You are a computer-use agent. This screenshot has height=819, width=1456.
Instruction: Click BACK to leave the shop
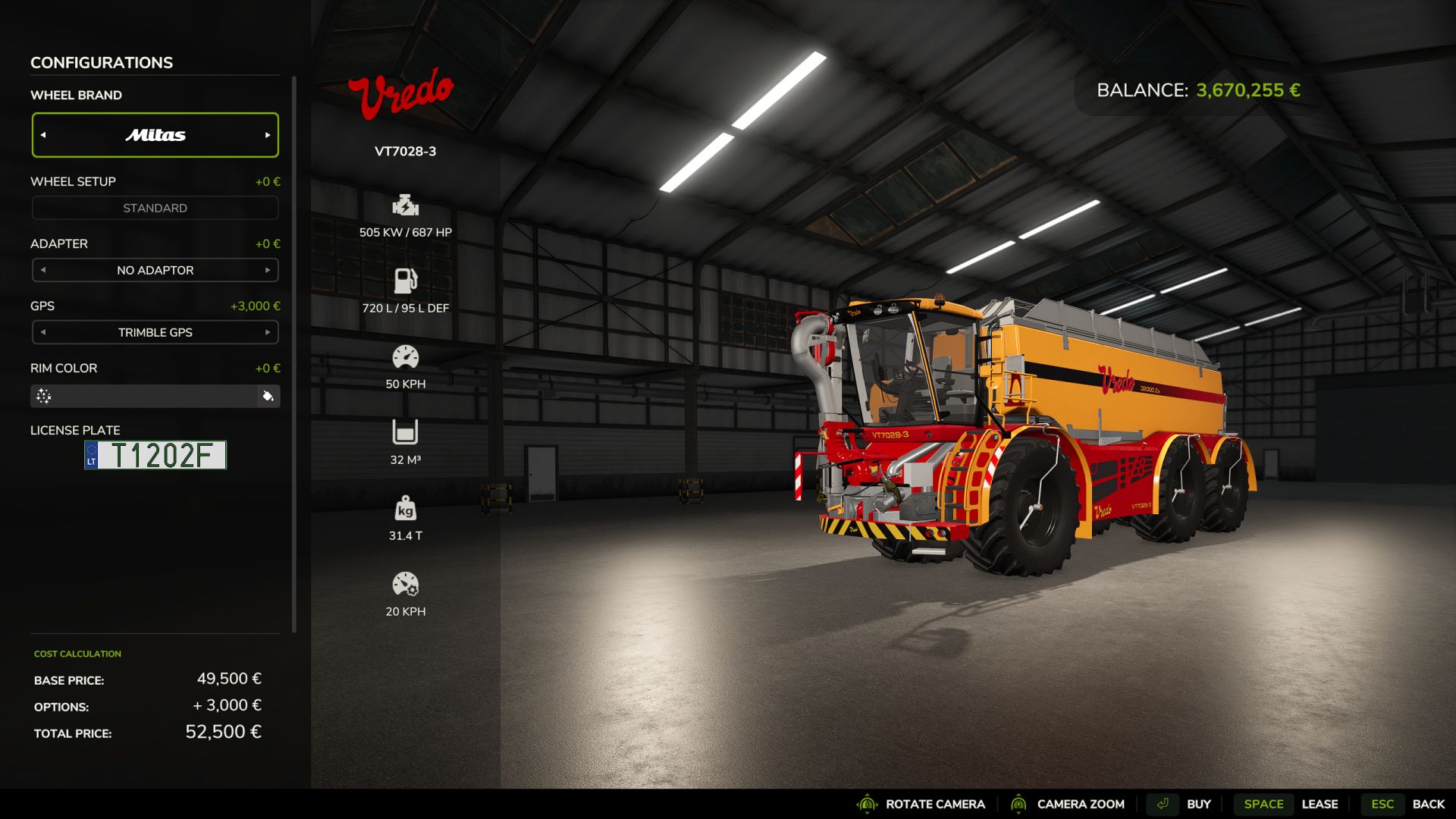pyautogui.click(x=1429, y=804)
